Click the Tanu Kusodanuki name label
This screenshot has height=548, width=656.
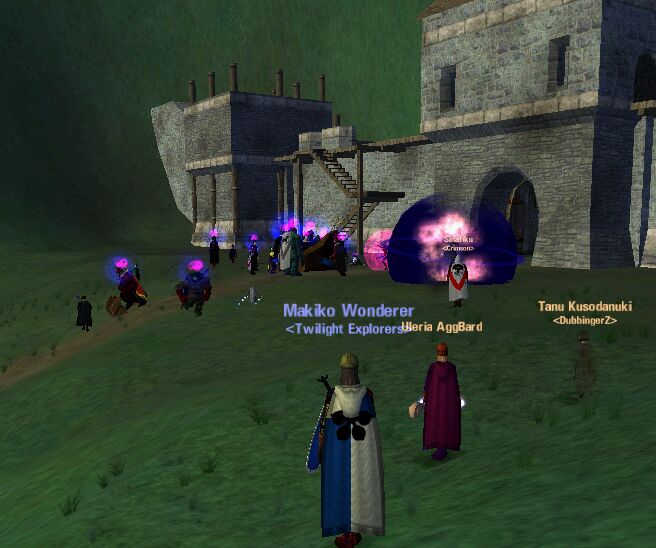[584, 306]
